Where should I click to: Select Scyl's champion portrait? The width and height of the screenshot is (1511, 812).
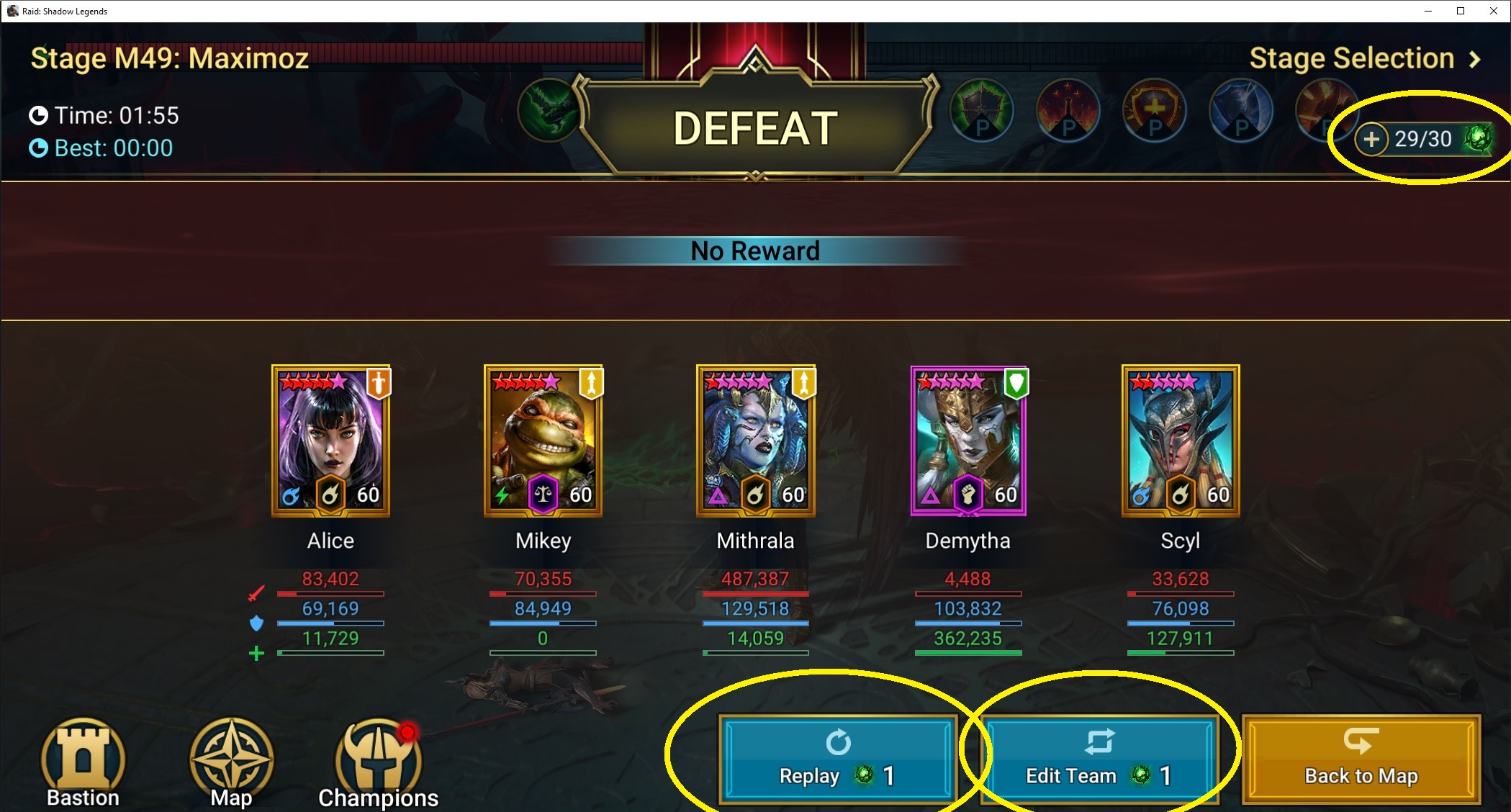1181,441
